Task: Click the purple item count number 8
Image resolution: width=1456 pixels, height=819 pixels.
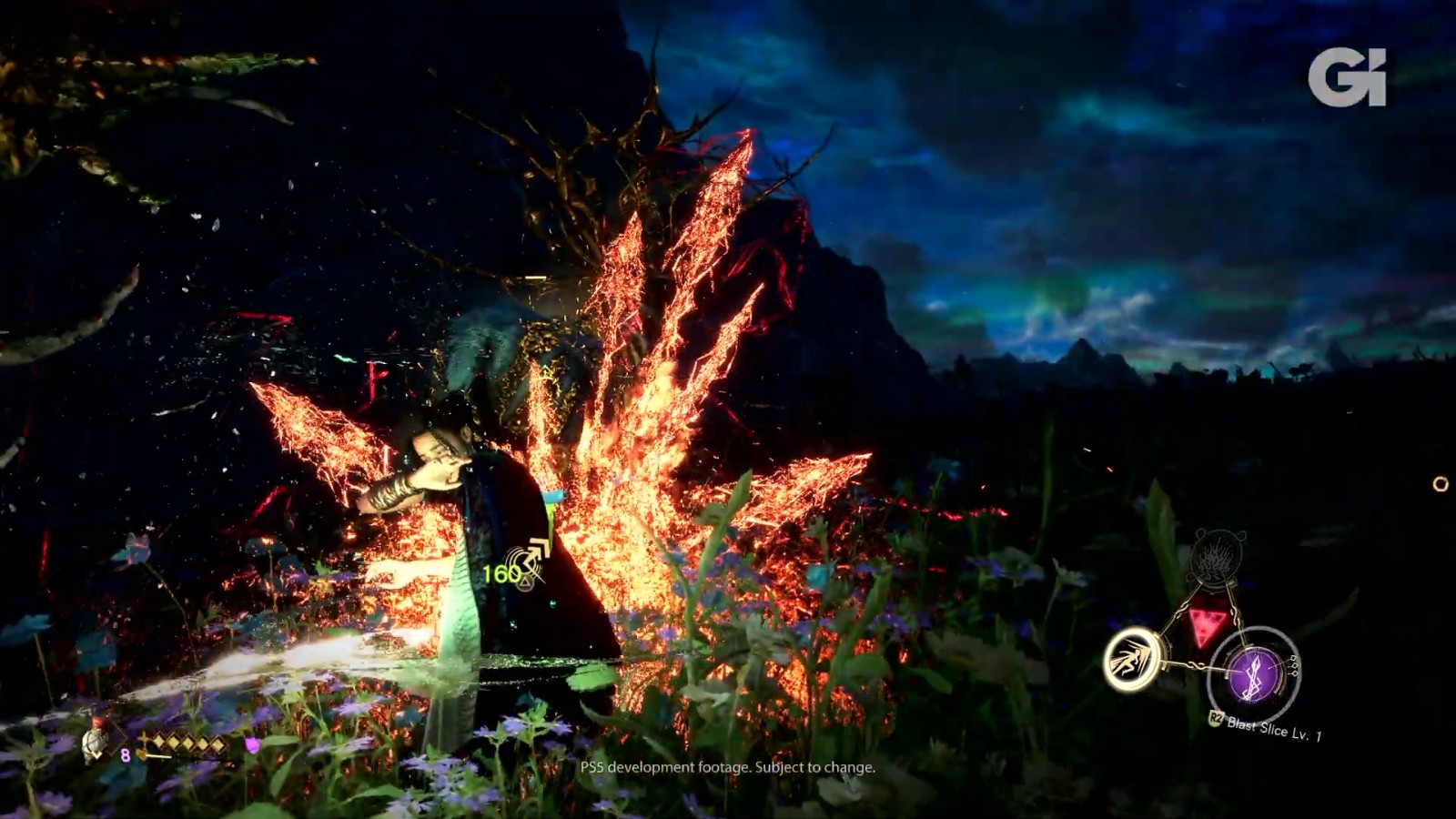Action: click(126, 754)
